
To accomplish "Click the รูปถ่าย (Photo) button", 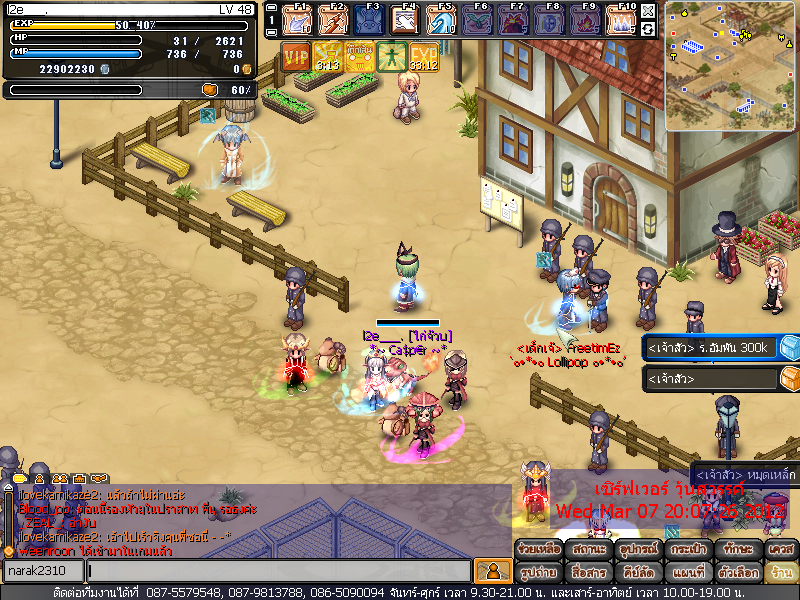I will 540,573.
